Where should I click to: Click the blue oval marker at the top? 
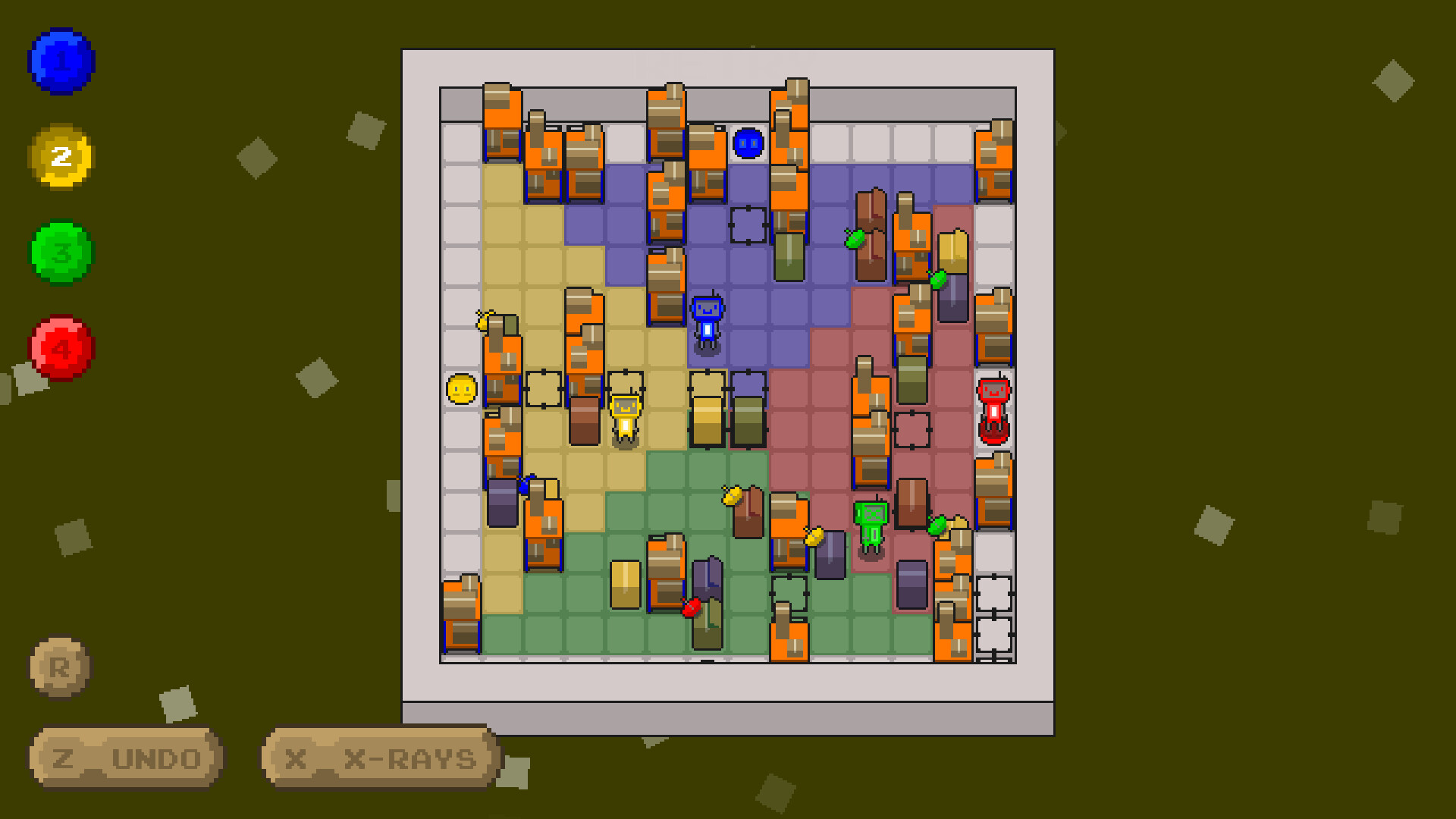point(747,143)
